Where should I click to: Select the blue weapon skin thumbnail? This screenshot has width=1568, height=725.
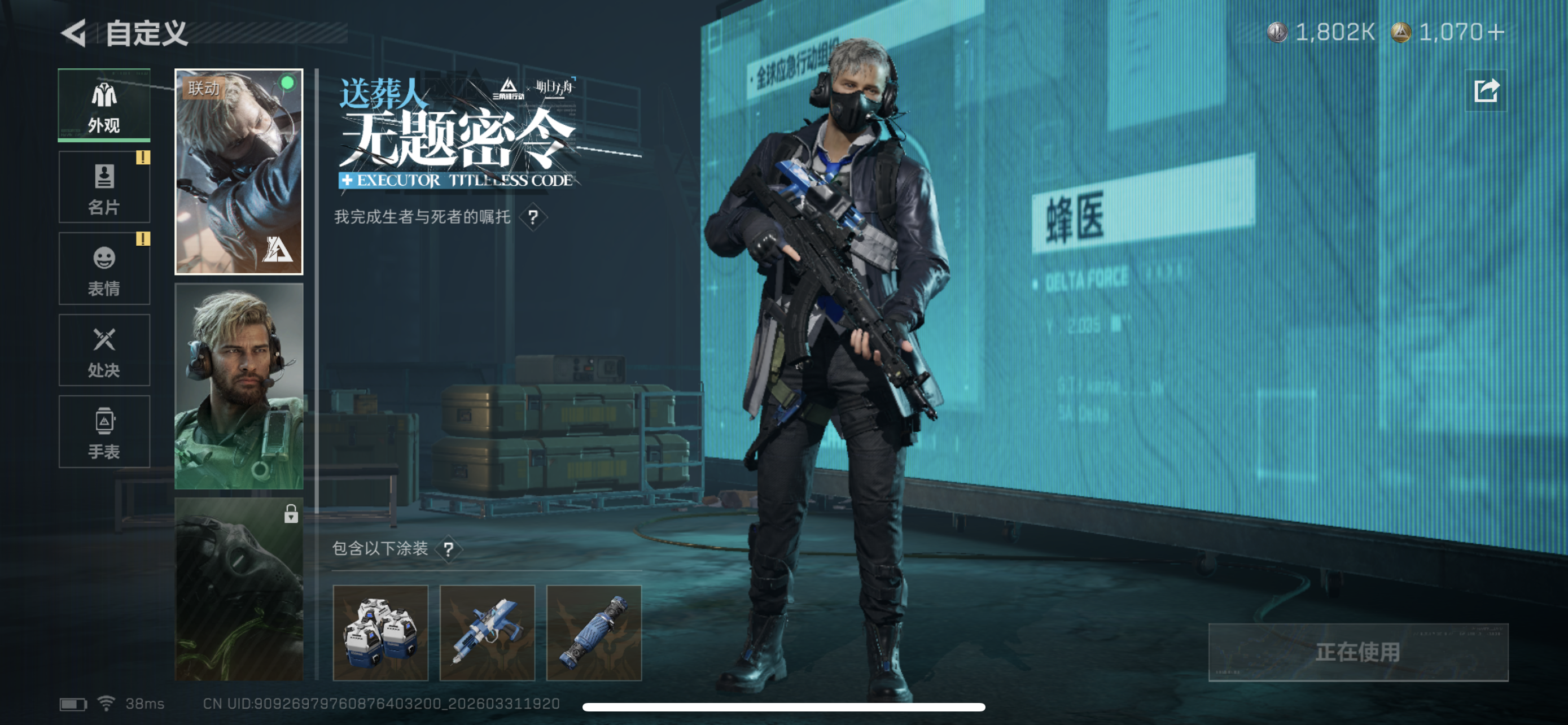487,632
